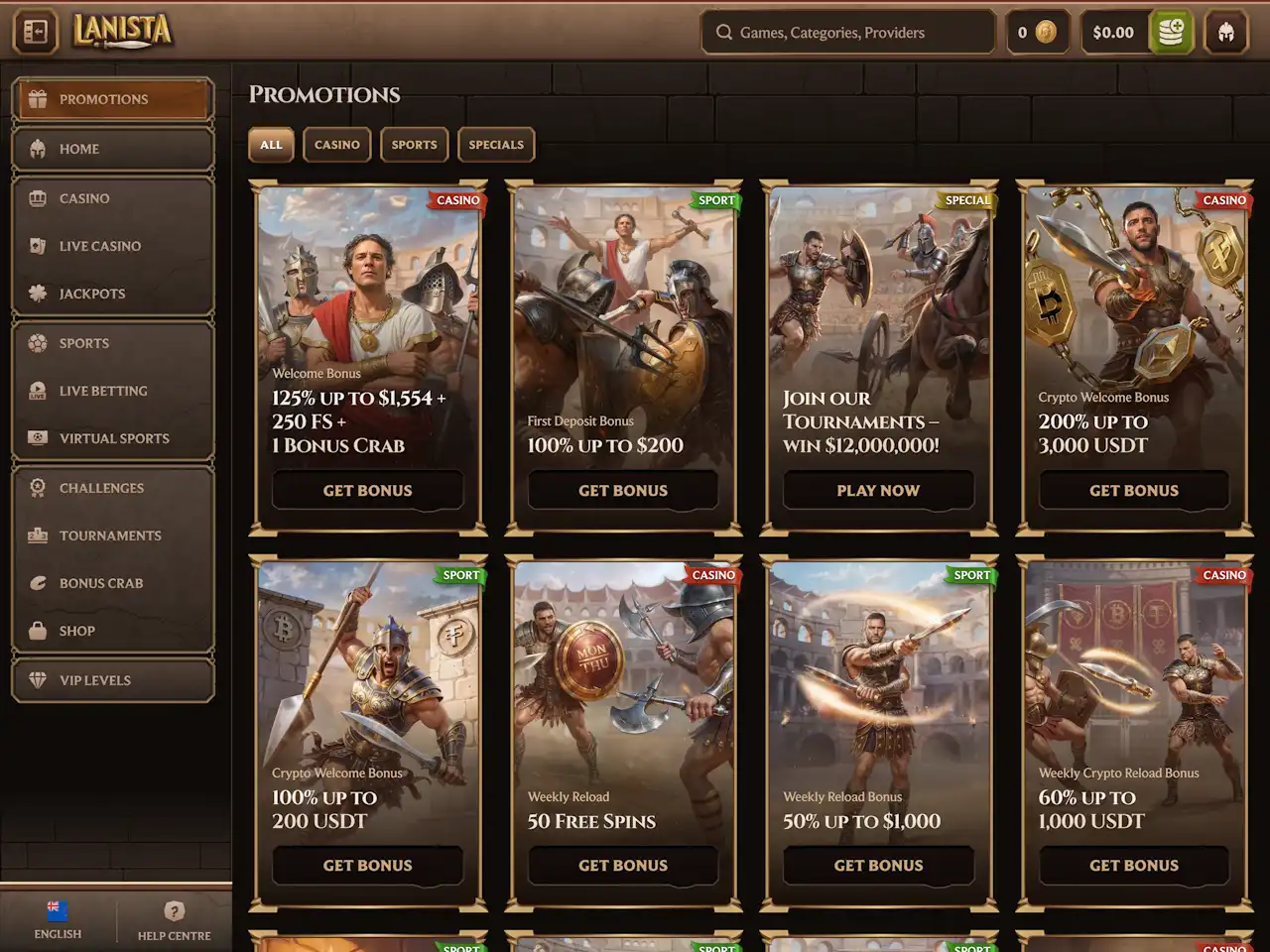Get the 125% Welcome Bonus
The image size is (1270, 952).
click(367, 490)
